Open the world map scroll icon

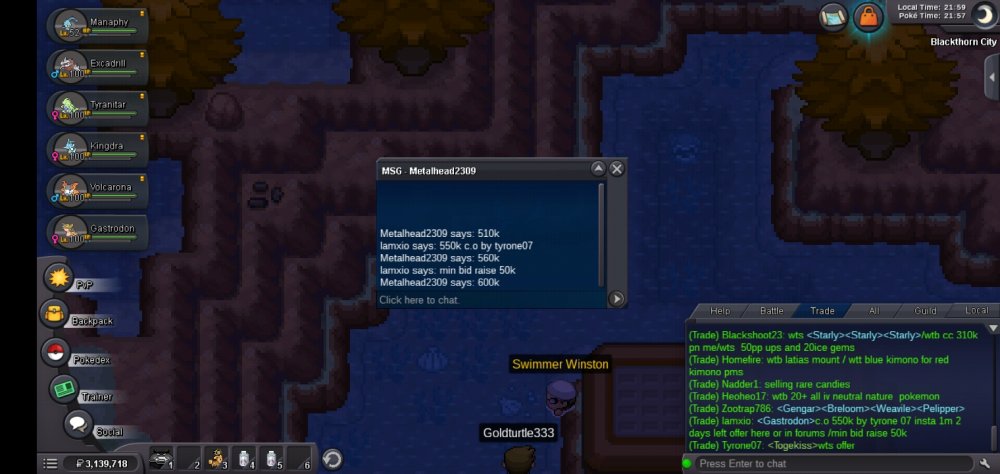833,17
